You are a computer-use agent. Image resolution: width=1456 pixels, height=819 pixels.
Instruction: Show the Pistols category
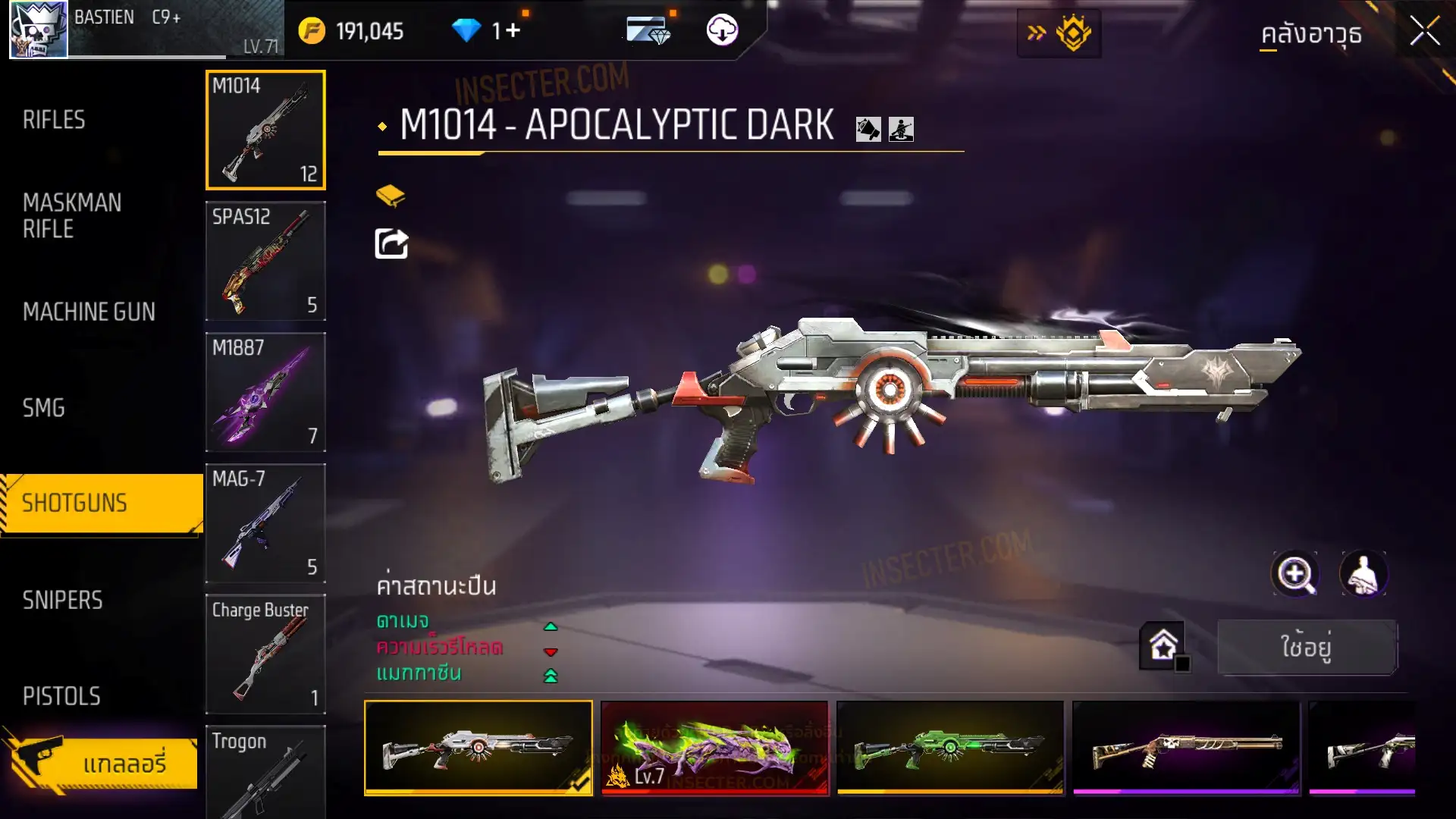(x=61, y=696)
